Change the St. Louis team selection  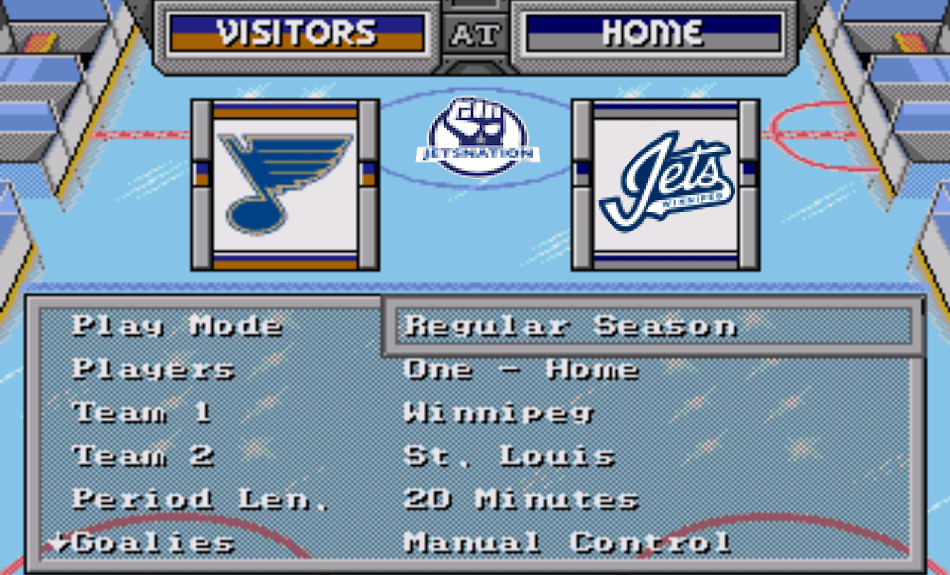pos(509,456)
